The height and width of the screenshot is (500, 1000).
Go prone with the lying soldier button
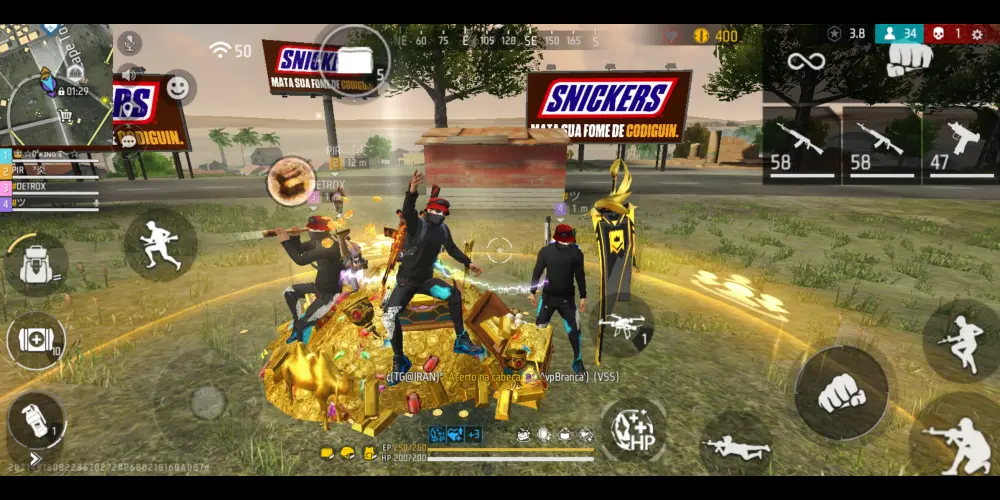[737, 447]
